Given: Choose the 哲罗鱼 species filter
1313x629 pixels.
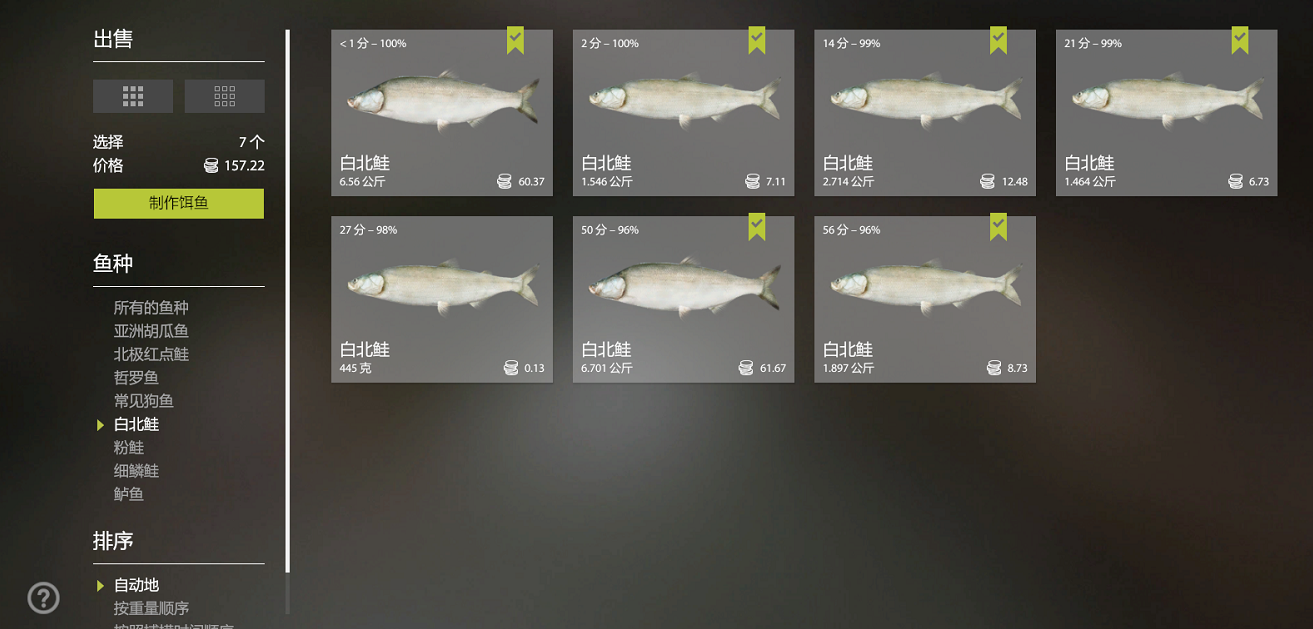Looking at the screenshot, I should pyautogui.click(x=136, y=378).
